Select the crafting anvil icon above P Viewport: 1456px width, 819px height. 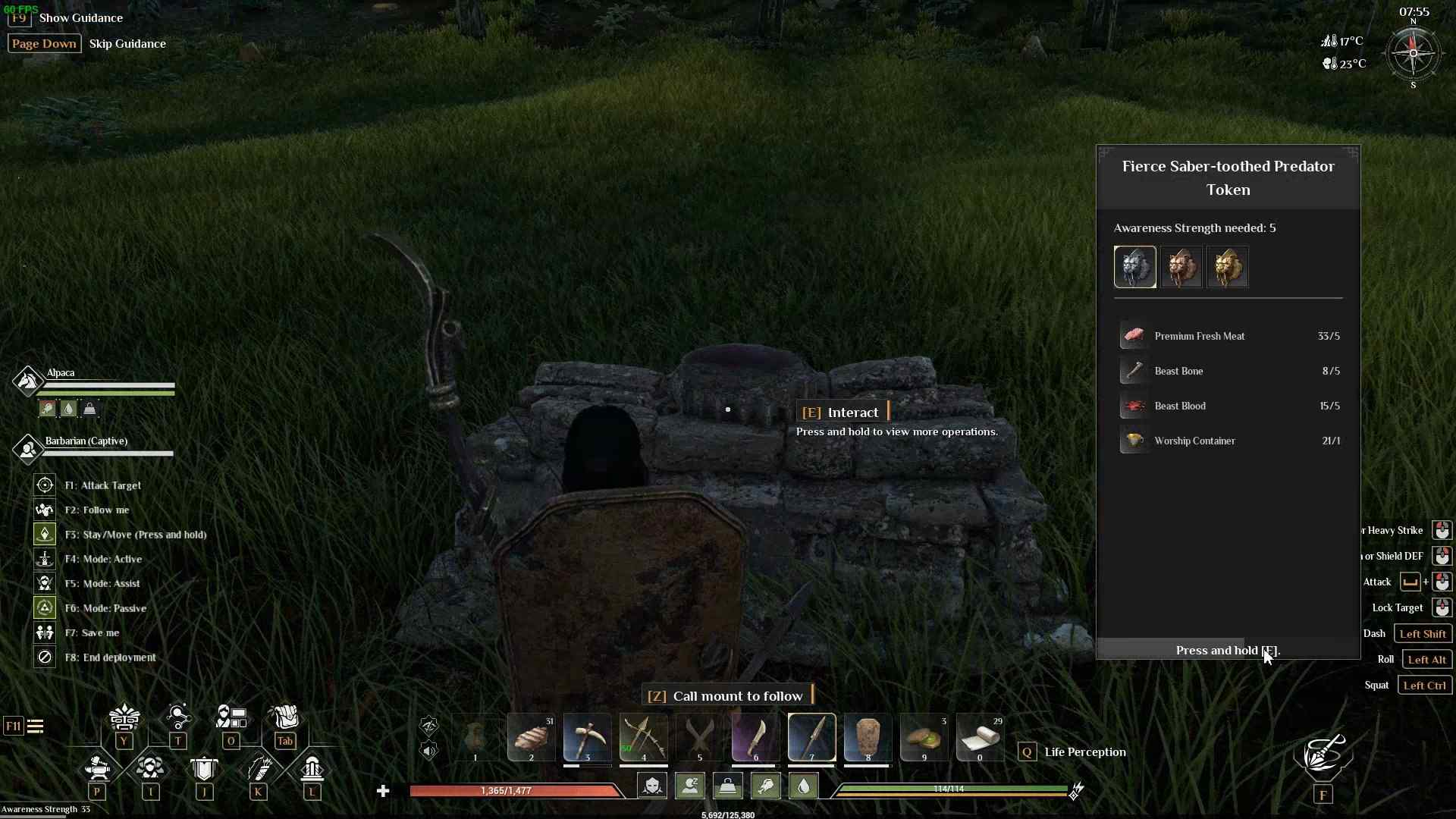97,768
